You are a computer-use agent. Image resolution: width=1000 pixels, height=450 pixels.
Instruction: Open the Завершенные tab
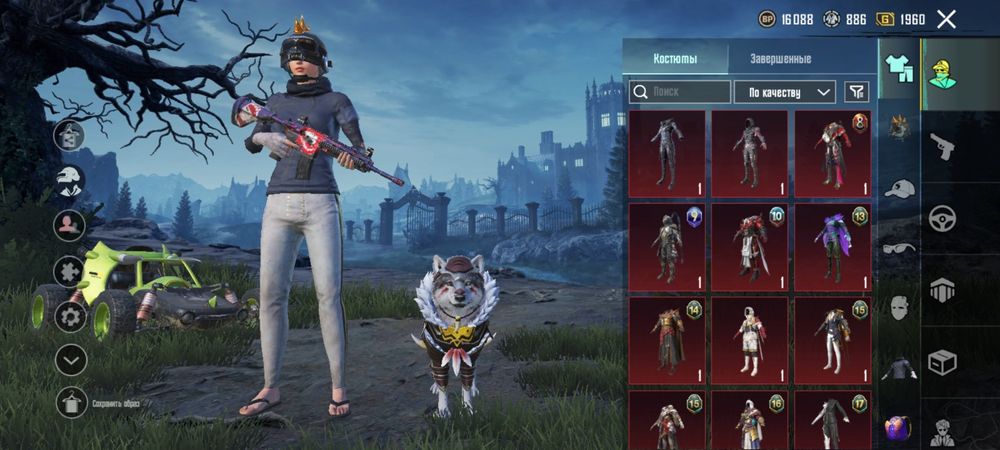point(781,59)
